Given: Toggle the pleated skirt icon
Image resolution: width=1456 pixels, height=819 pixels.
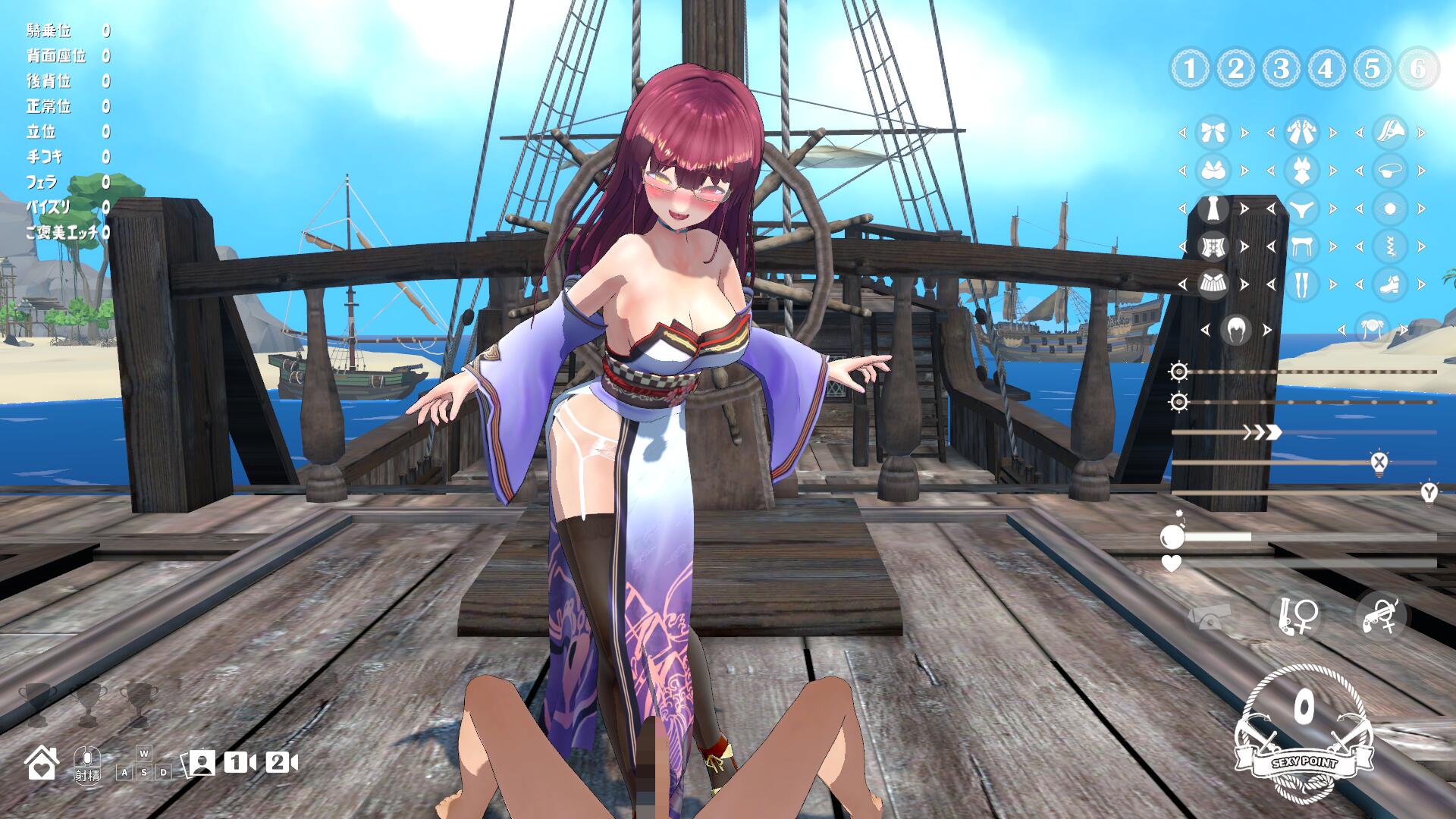Looking at the screenshot, I should pos(1213,284).
